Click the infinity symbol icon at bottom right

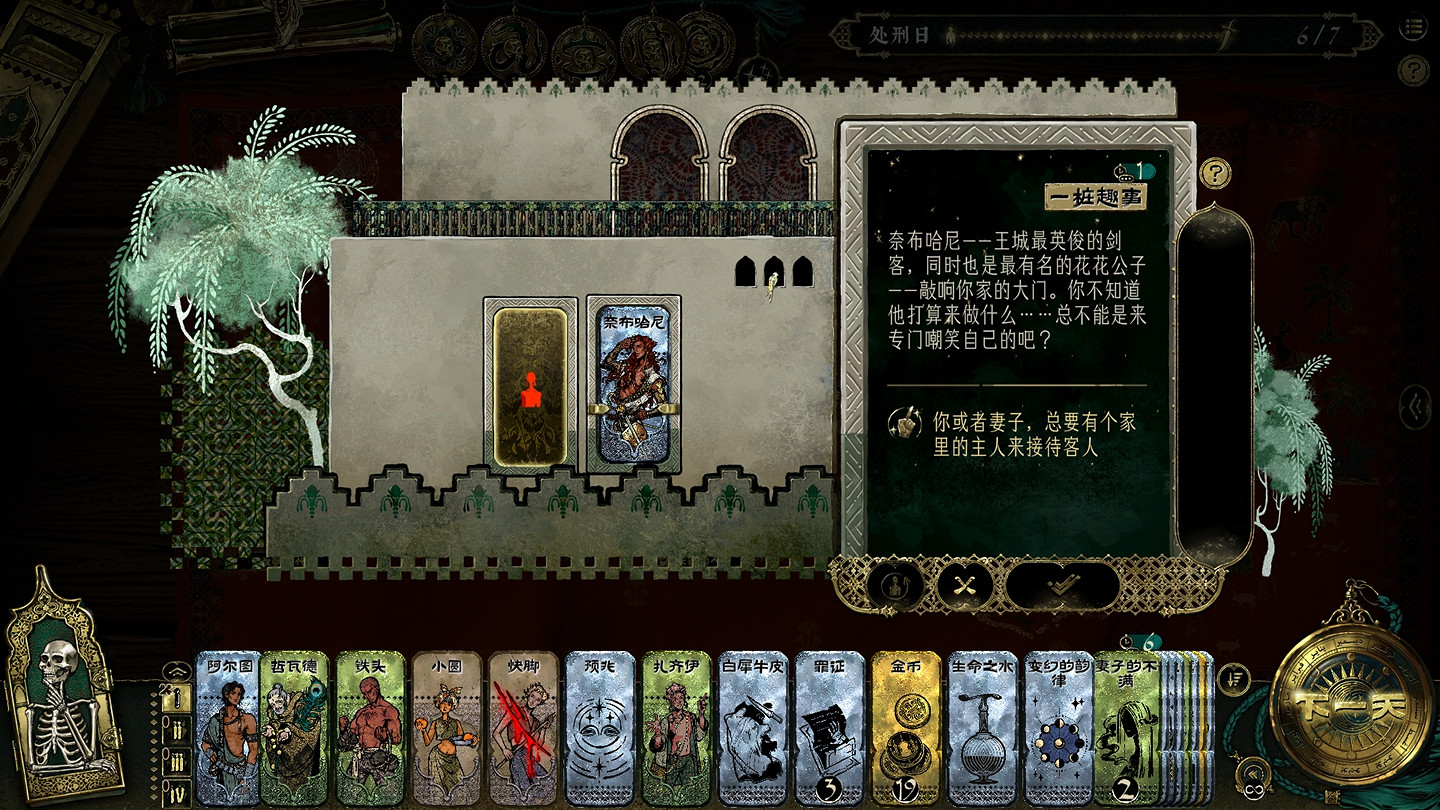pos(1255,790)
